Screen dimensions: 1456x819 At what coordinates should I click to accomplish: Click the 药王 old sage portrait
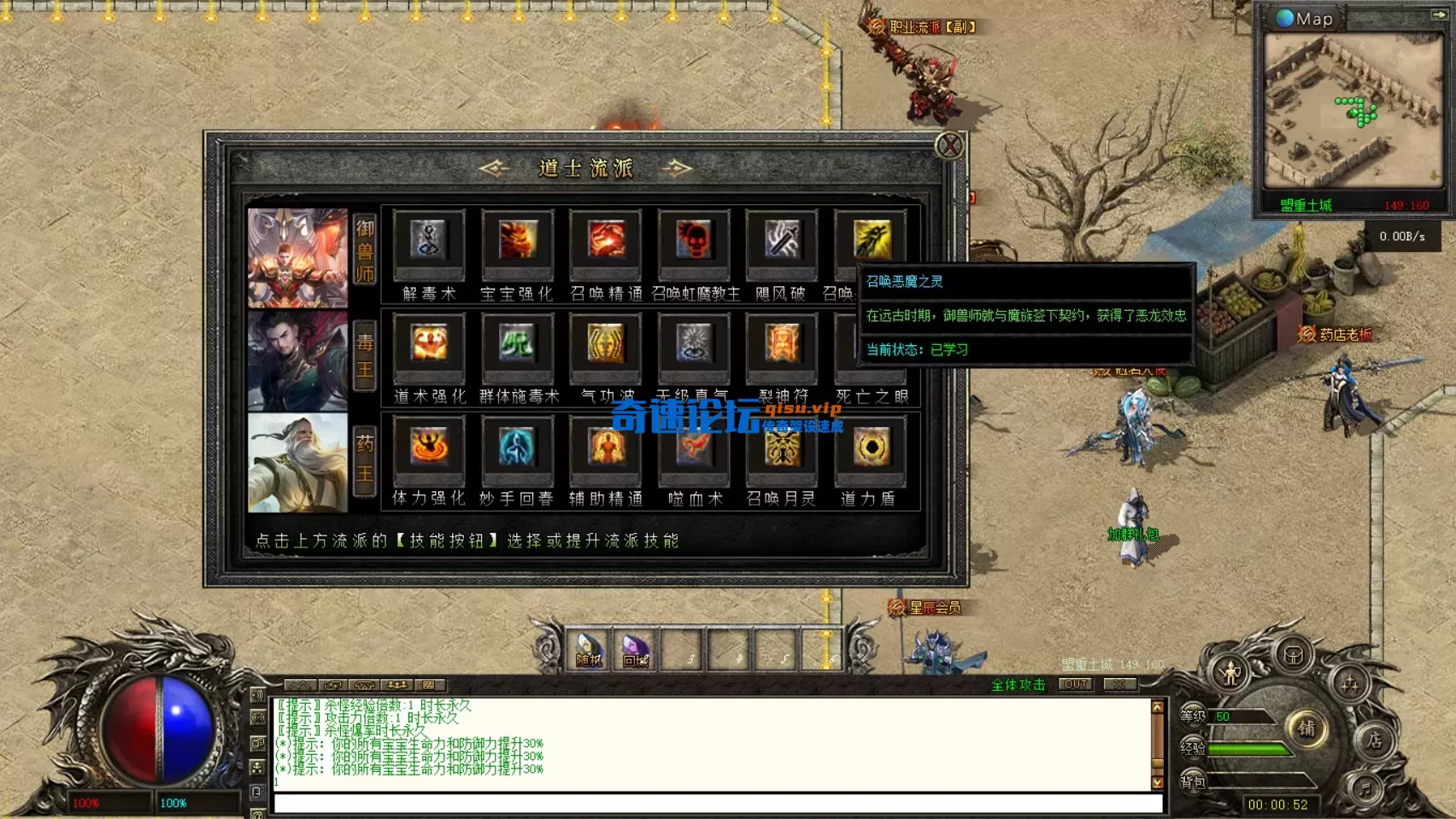(297, 463)
